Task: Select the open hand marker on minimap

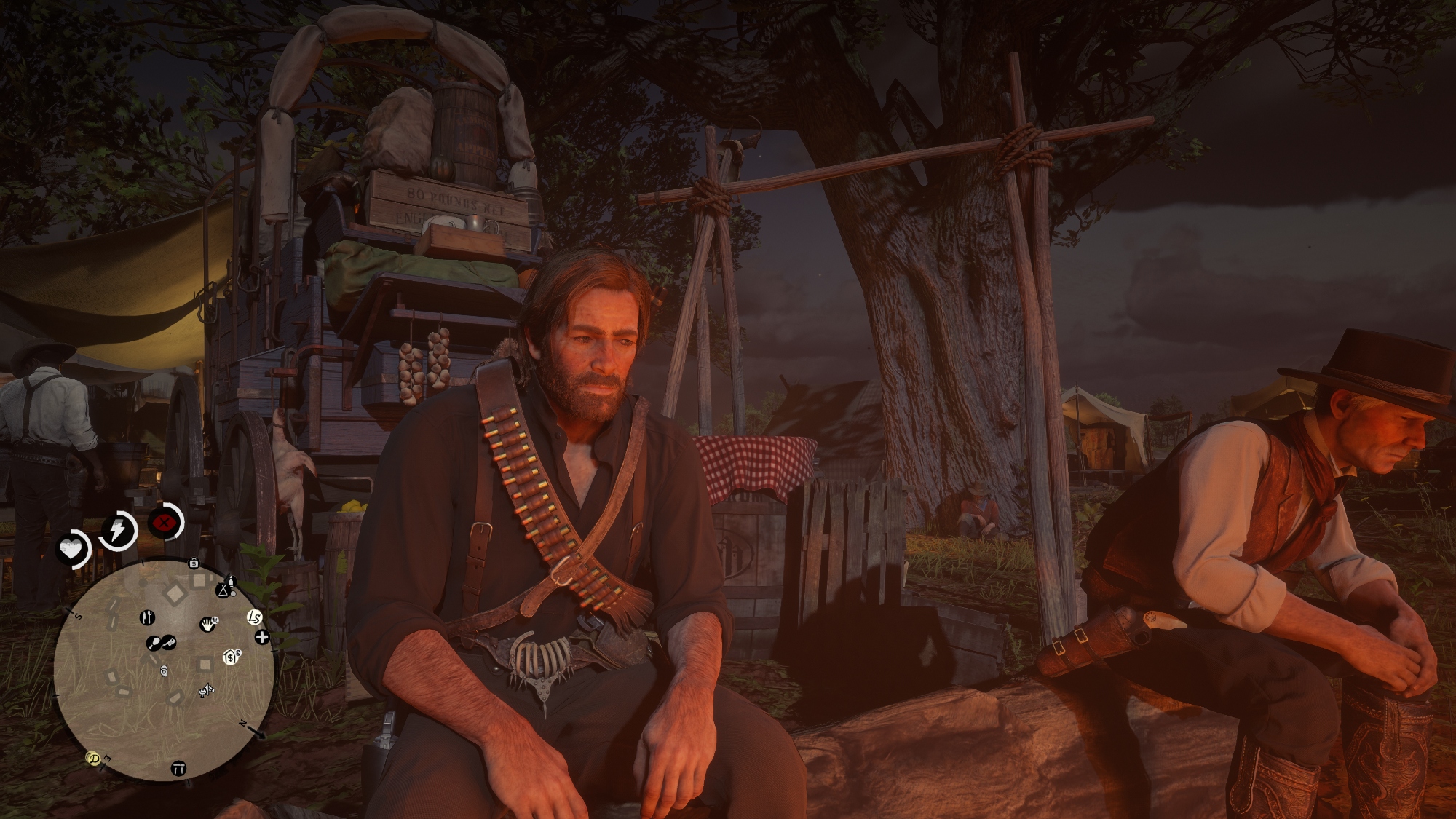Action: tap(209, 623)
